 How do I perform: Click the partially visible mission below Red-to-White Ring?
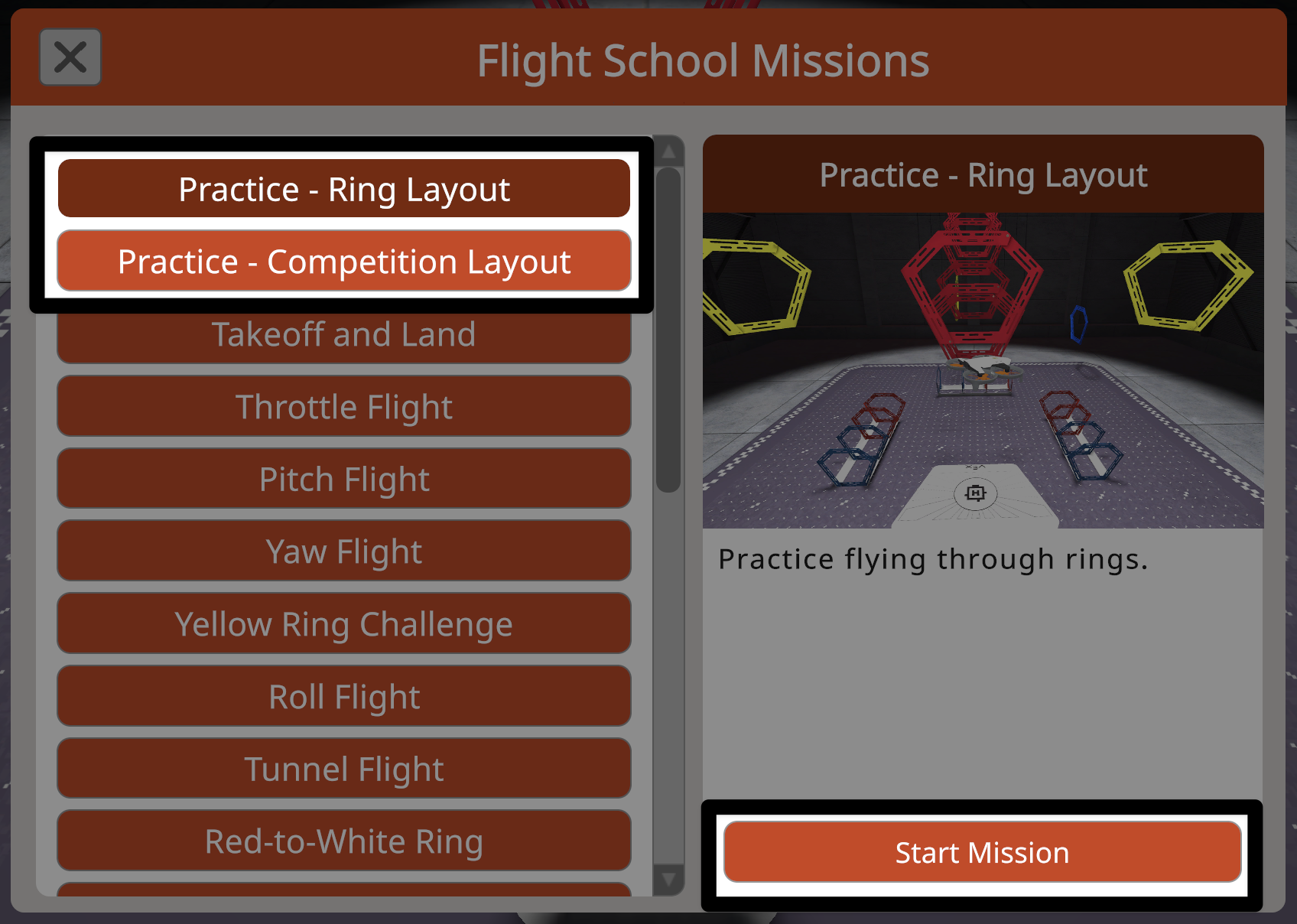343,896
